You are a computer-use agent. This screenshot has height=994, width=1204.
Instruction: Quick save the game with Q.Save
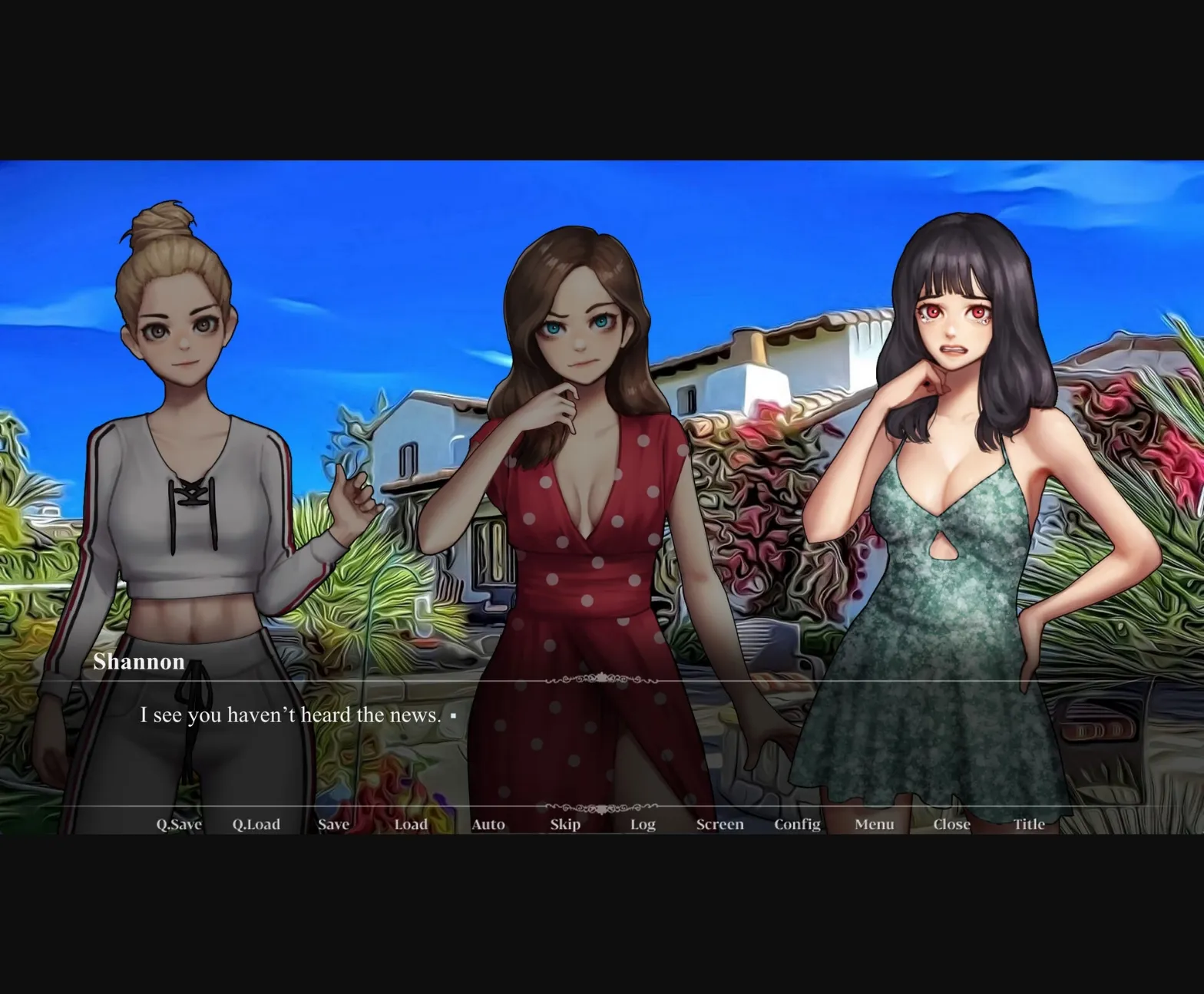tap(178, 824)
